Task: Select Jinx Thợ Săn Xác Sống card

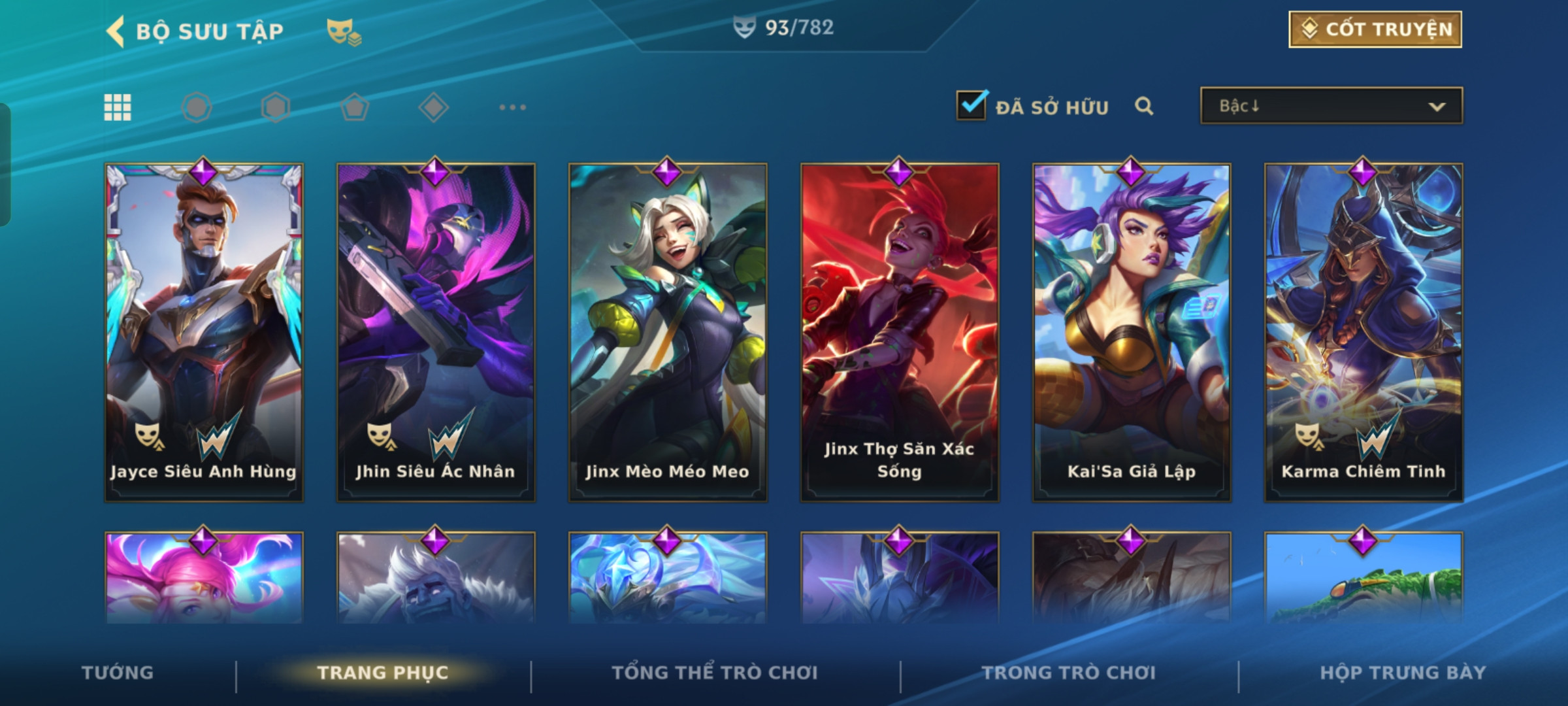Action: coord(900,332)
